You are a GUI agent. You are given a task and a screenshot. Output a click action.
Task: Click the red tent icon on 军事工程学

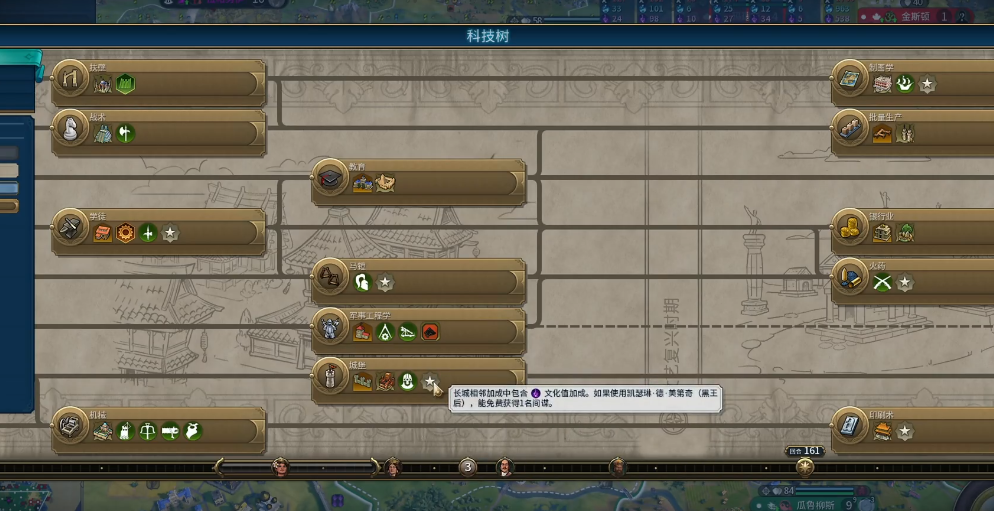pos(431,332)
